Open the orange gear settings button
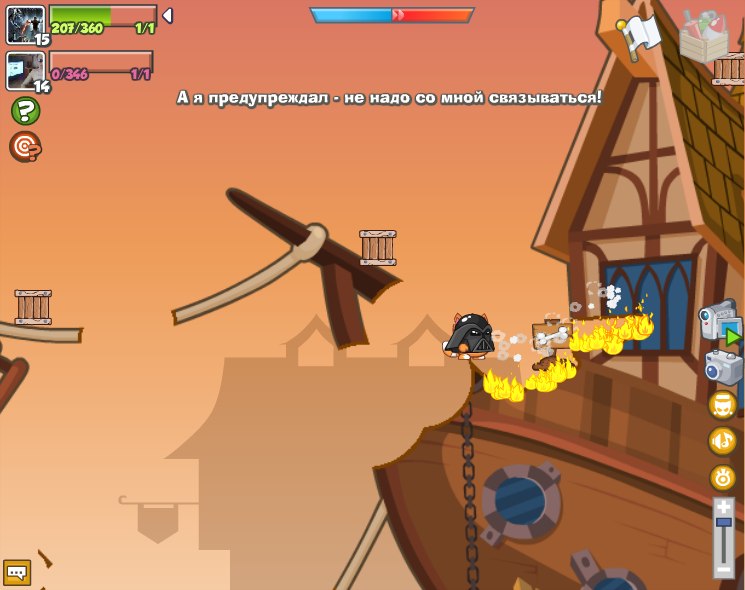Image resolution: width=745 pixels, height=590 pixels. click(x=723, y=477)
